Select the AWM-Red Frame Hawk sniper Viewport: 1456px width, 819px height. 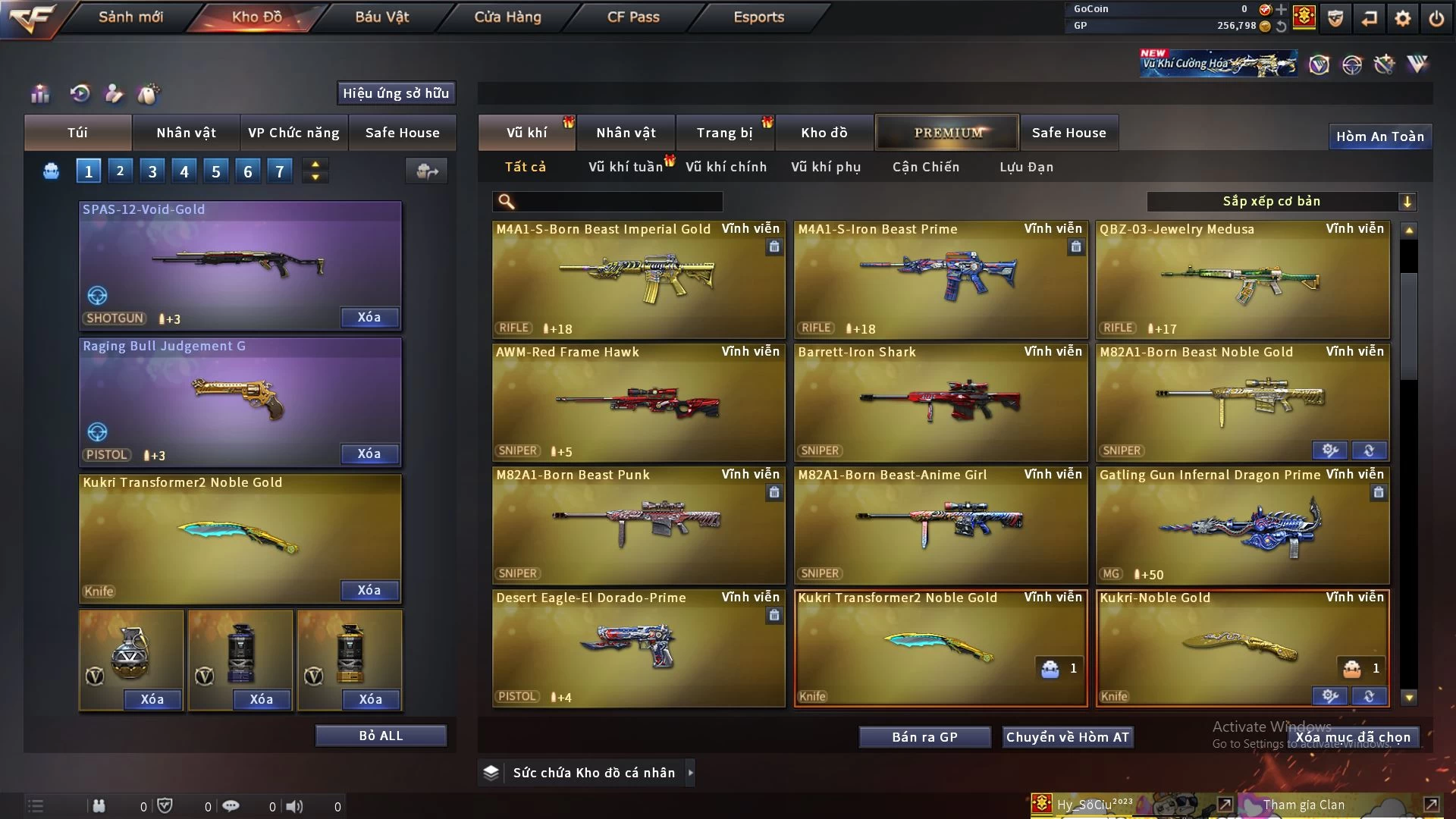[639, 402]
